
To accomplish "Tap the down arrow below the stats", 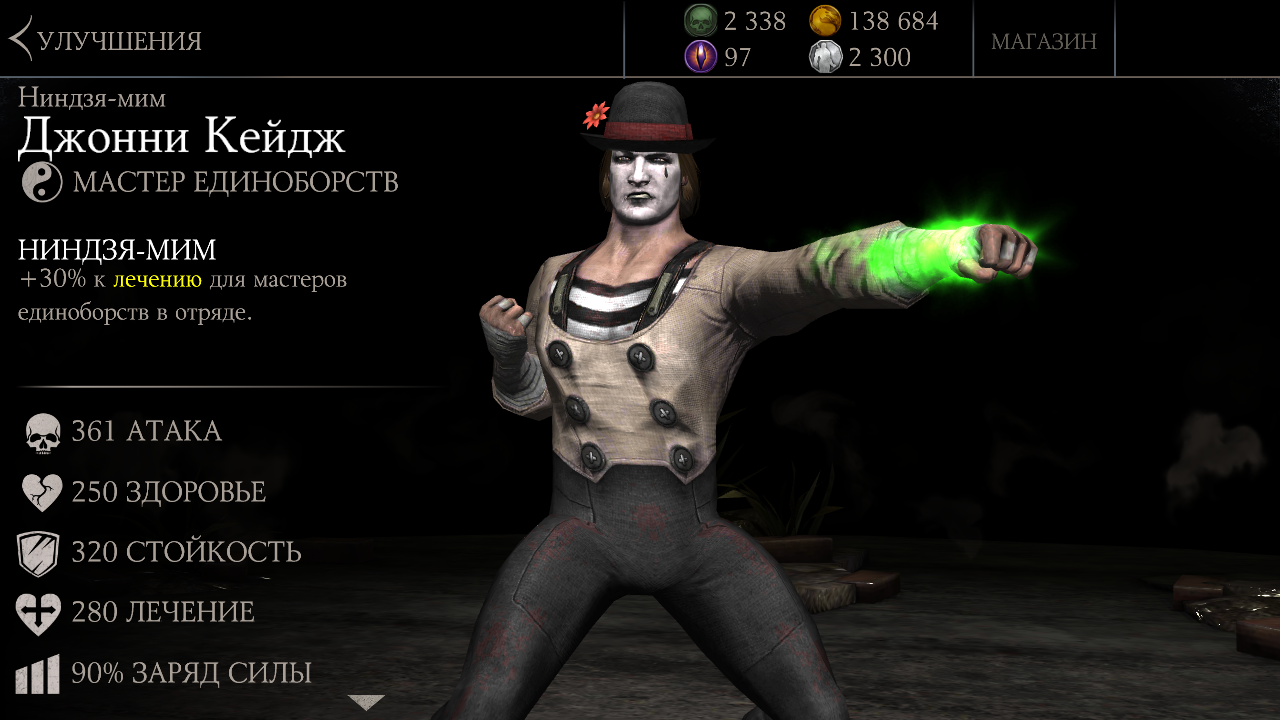I will click(x=366, y=702).
